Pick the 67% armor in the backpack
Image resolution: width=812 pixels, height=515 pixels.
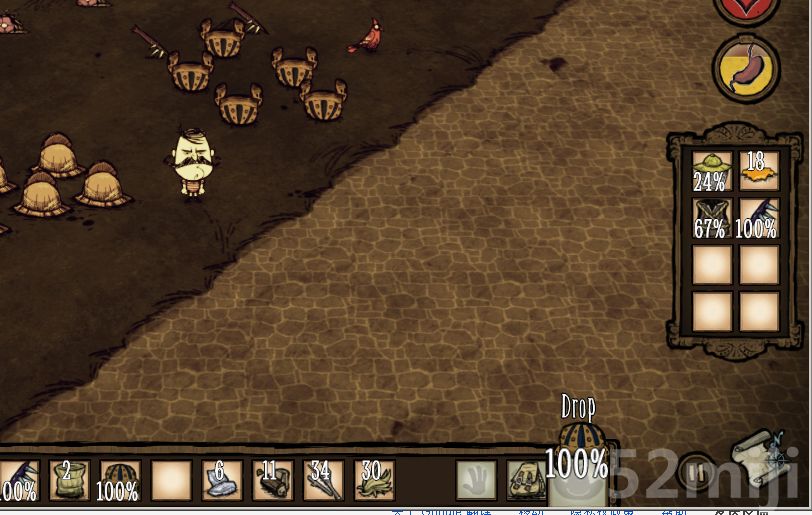pos(711,217)
